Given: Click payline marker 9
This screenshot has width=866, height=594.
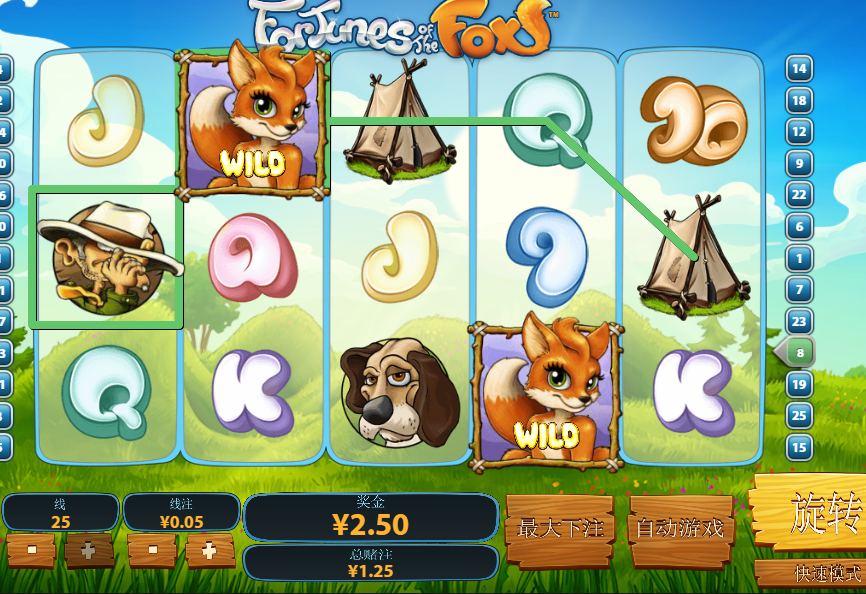Looking at the screenshot, I should 799,163.
